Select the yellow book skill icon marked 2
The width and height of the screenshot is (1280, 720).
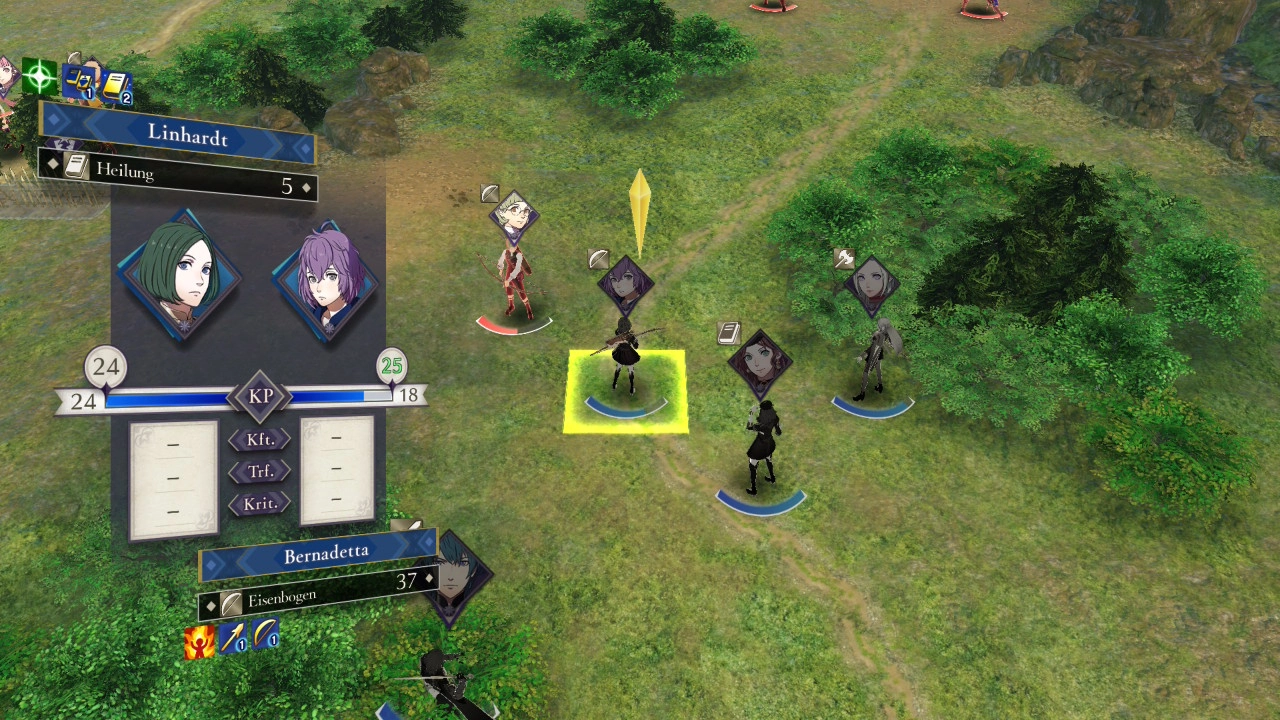coord(115,89)
